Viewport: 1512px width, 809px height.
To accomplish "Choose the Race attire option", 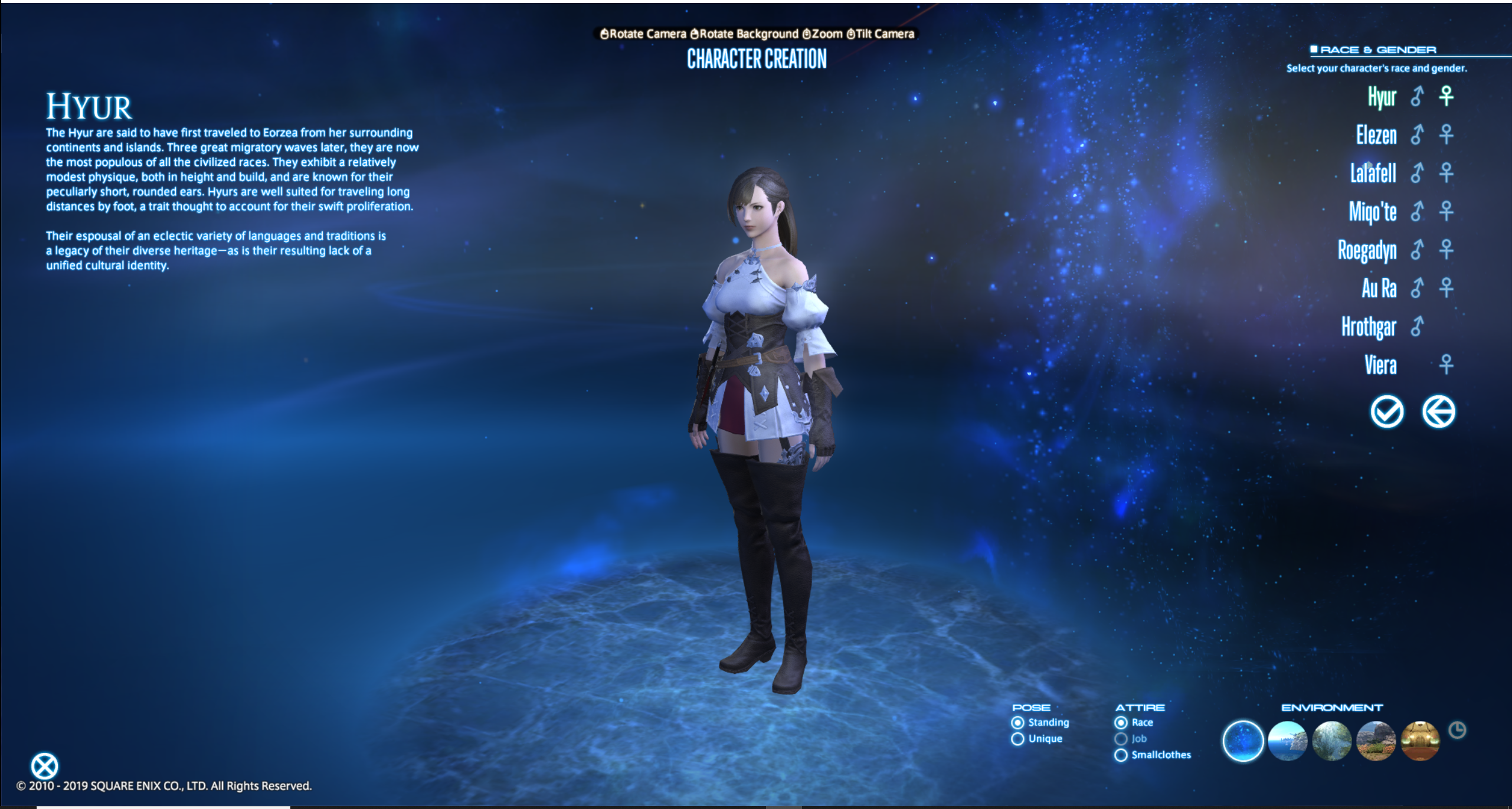I will point(1121,722).
